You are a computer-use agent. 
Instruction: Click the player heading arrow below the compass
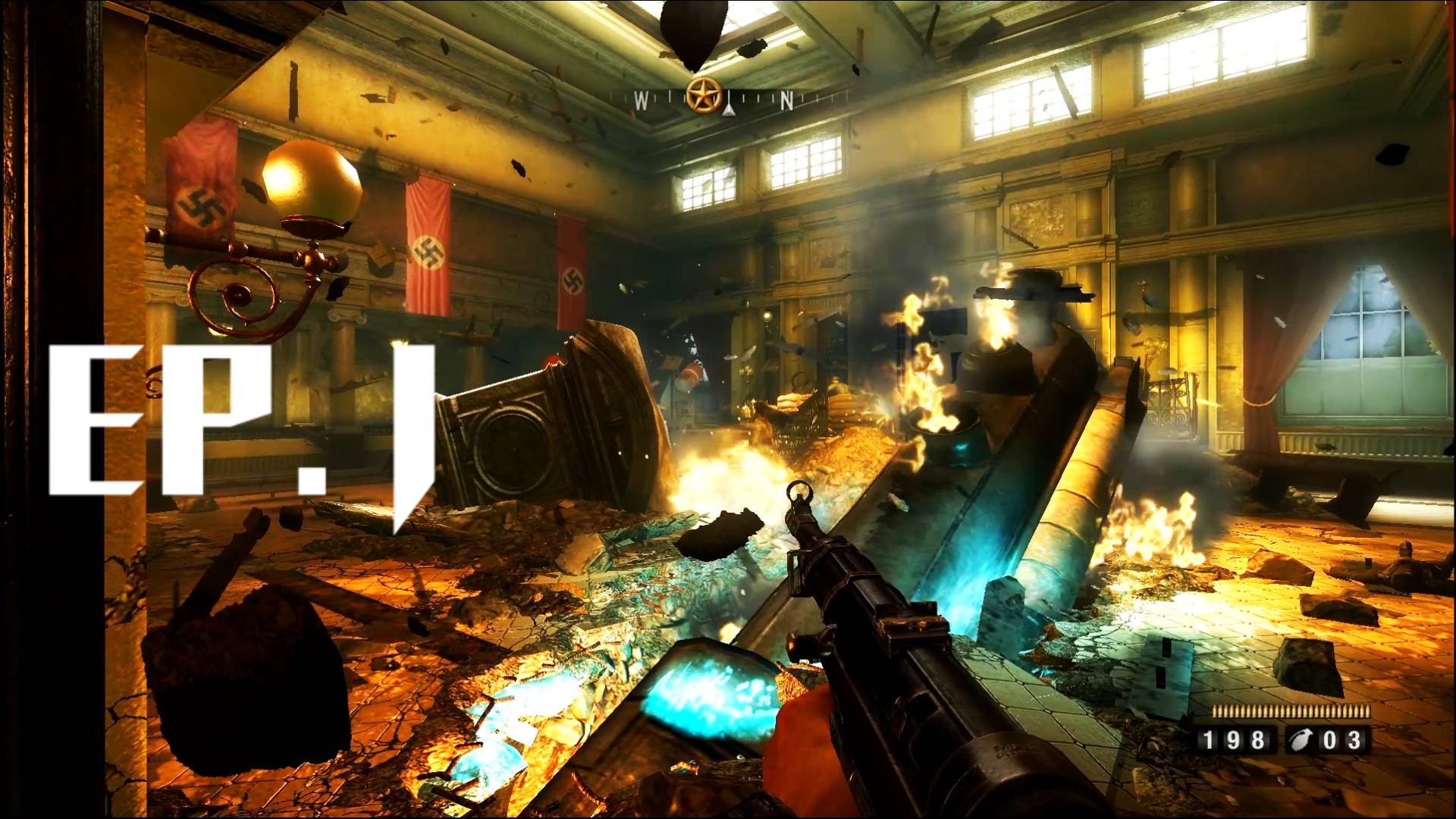tap(727, 112)
